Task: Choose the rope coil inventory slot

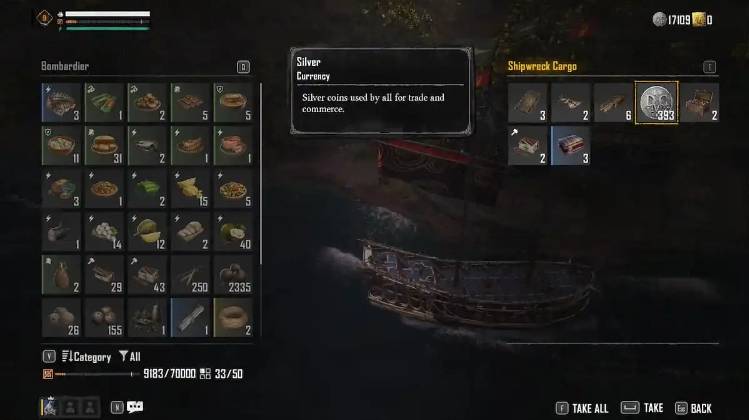Action: [233, 317]
